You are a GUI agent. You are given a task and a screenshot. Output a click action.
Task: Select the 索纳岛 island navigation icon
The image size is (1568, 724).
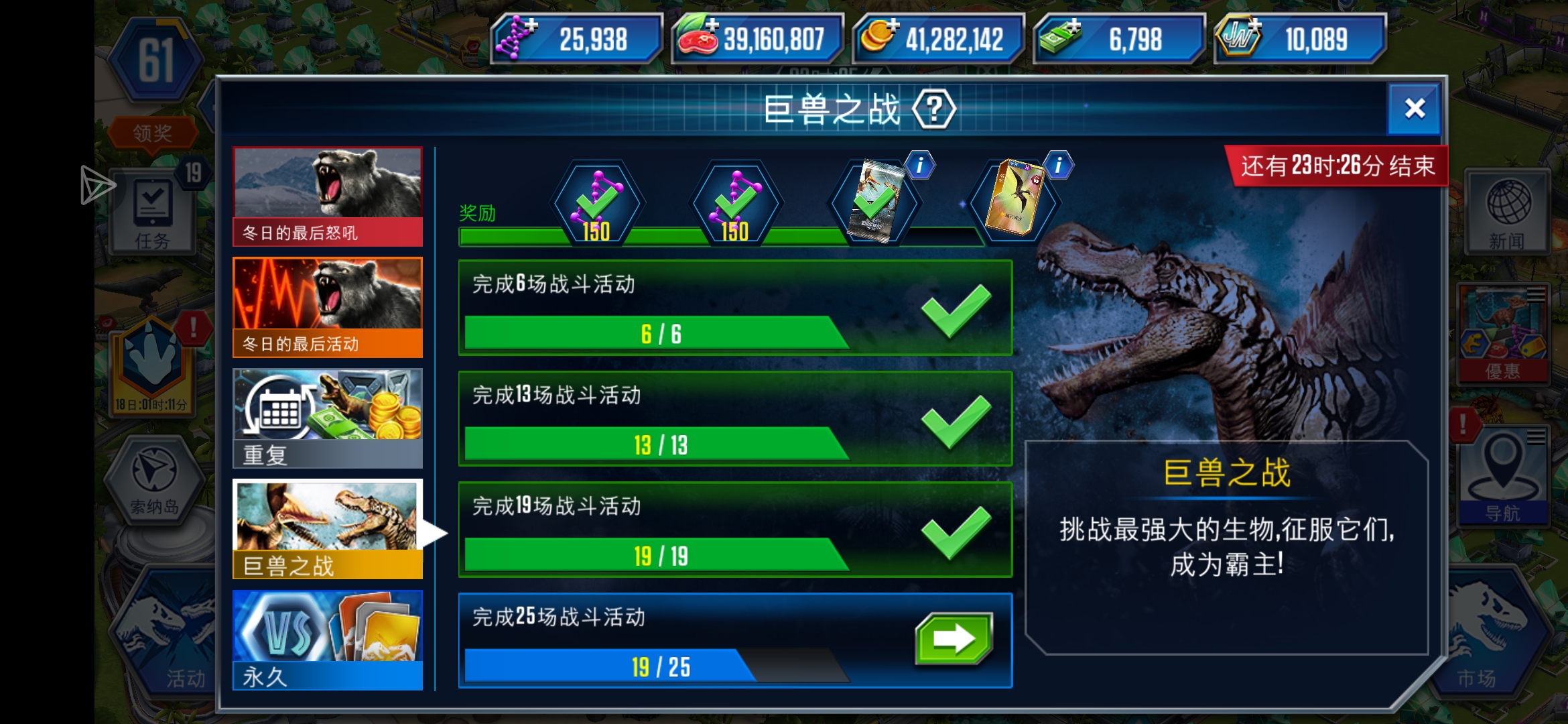(154, 479)
